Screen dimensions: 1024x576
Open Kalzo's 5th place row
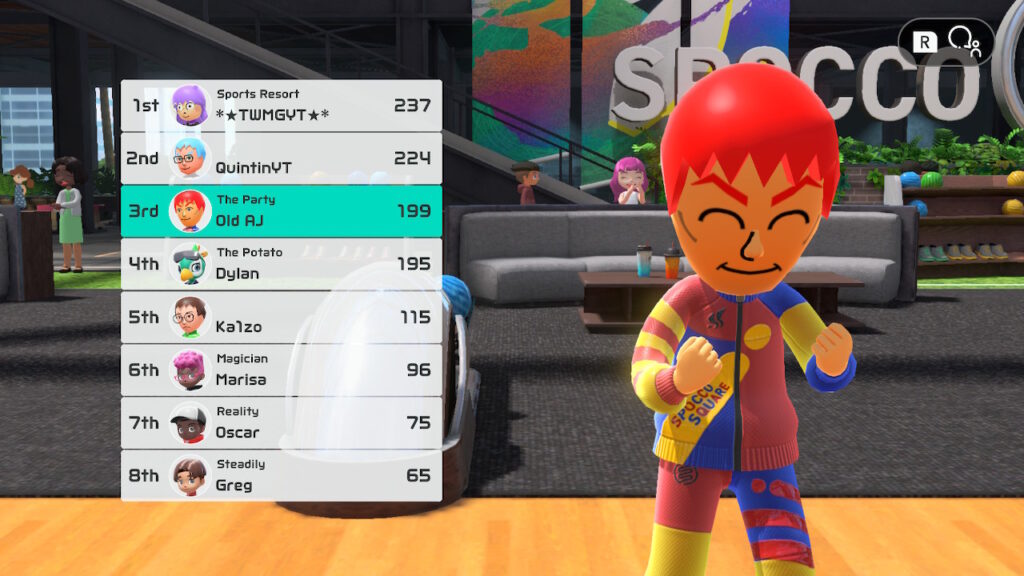tap(281, 317)
